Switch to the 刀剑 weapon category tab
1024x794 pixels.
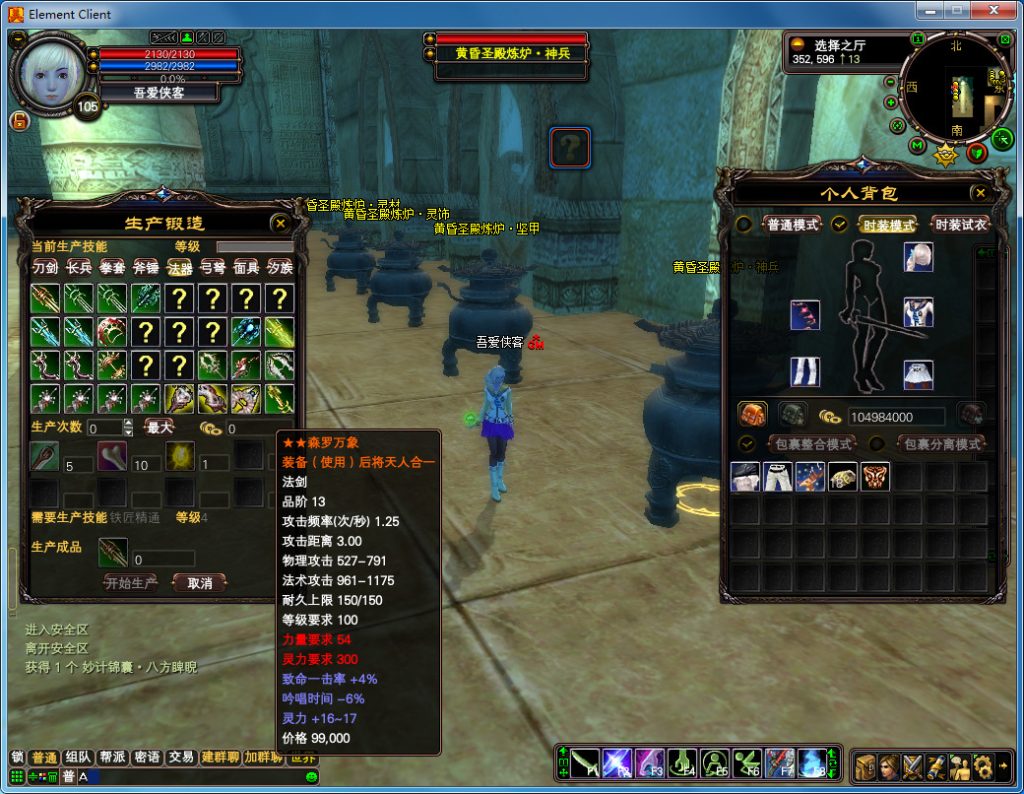coord(45,267)
